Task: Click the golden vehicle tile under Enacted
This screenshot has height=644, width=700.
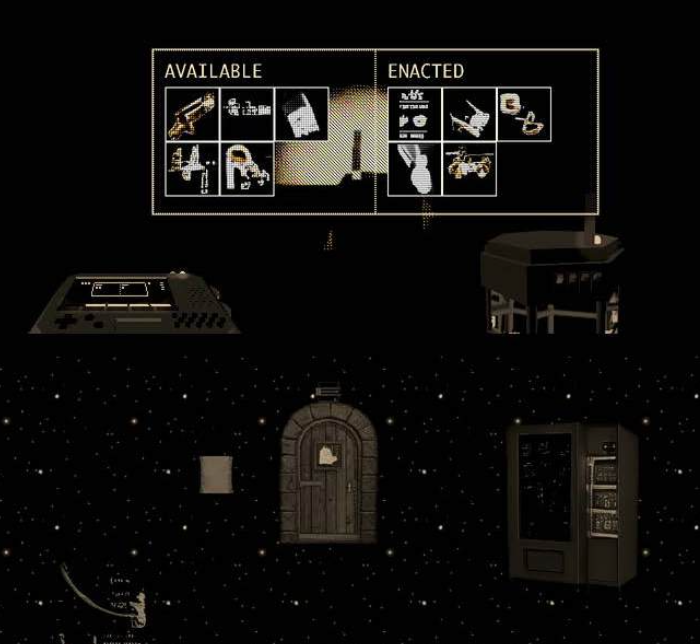Action: click(x=470, y=169)
